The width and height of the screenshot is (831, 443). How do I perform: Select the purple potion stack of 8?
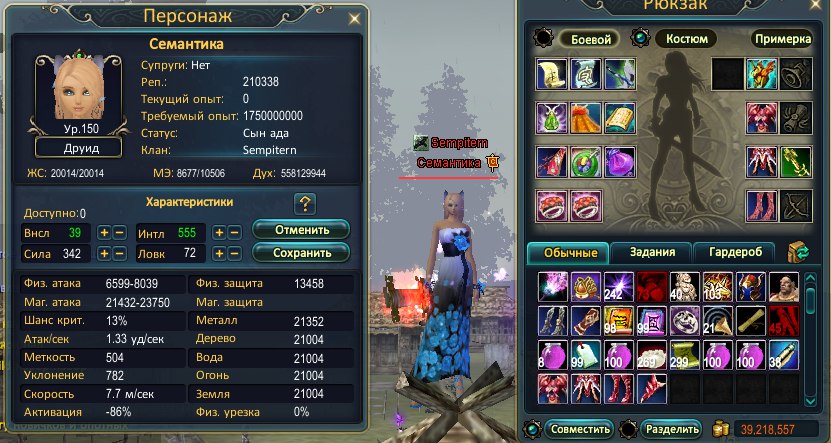click(x=551, y=354)
